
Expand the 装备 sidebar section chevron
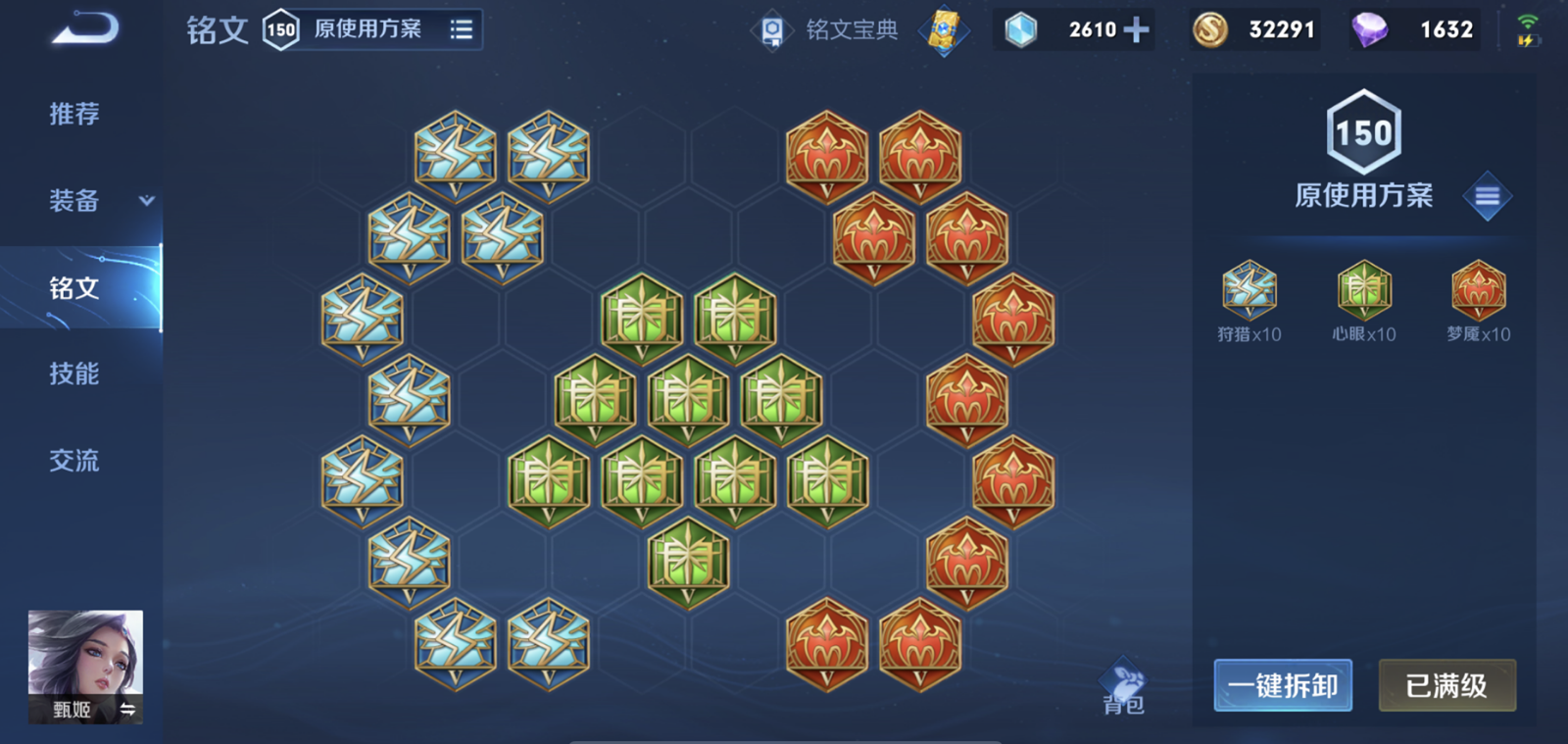tap(145, 202)
